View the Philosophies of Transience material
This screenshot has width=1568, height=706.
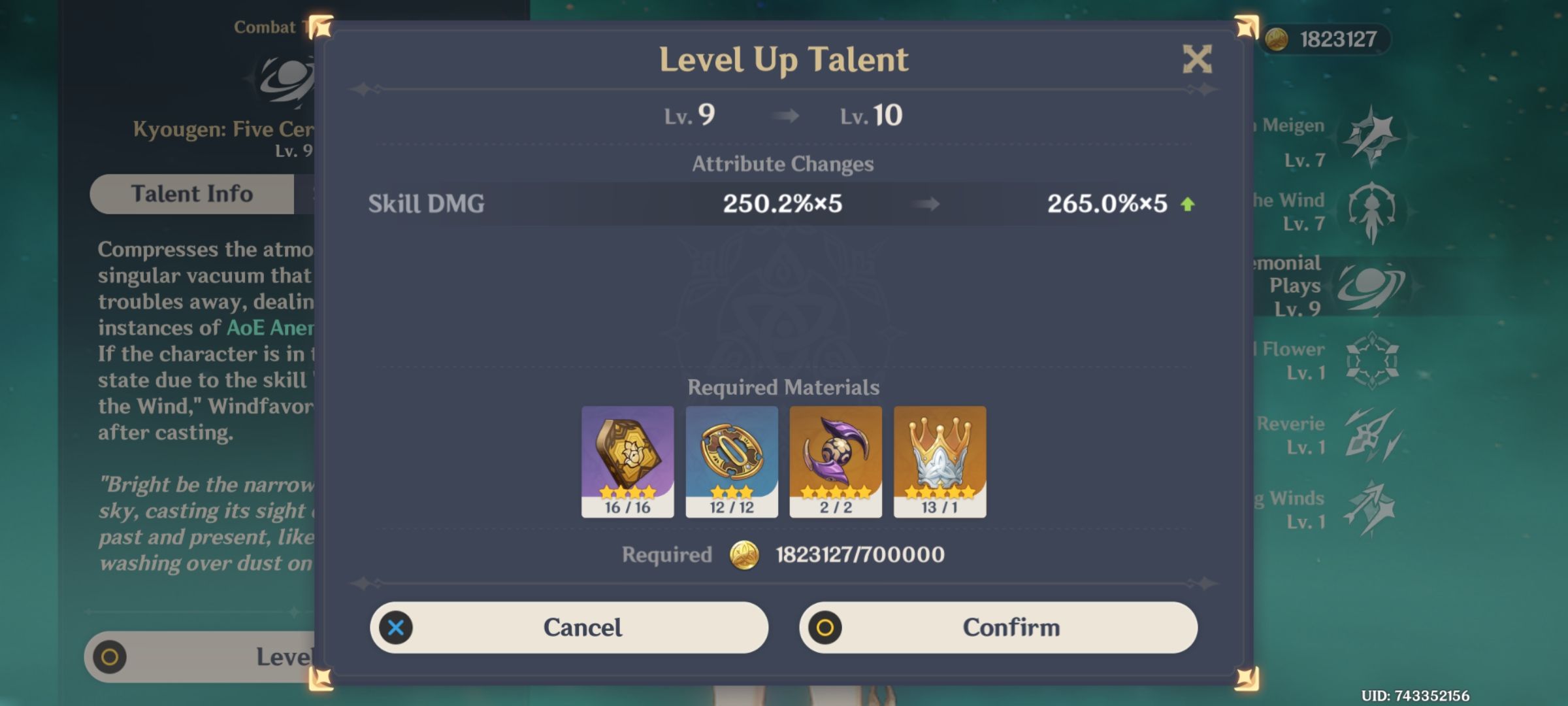(627, 458)
